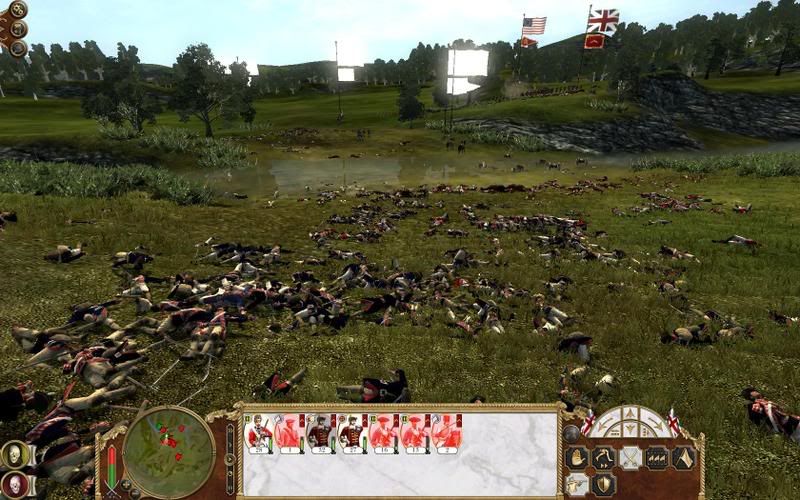Toggle the shield guard mode button

[603, 484]
